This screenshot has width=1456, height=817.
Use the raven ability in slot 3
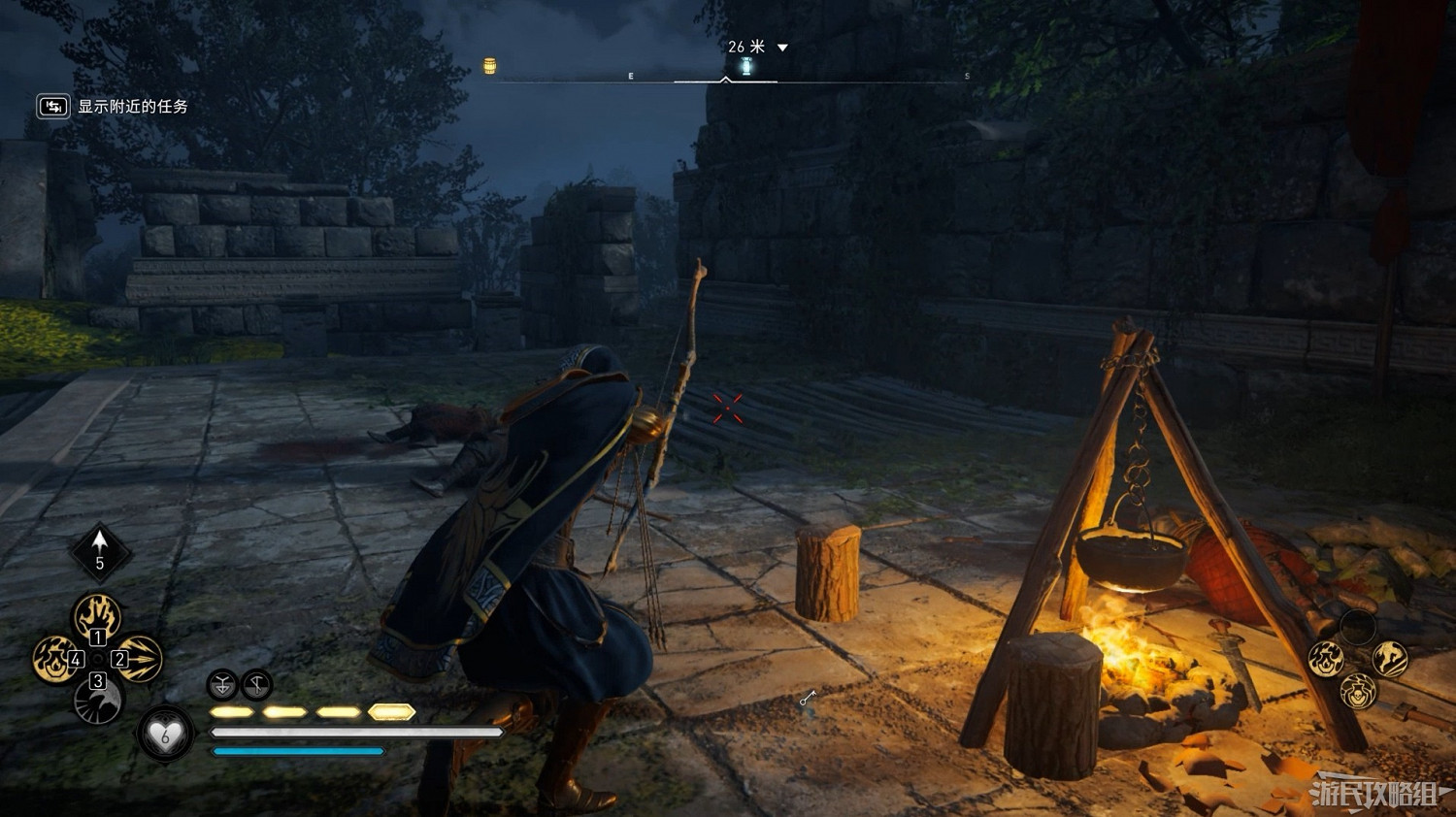tap(97, 702)
